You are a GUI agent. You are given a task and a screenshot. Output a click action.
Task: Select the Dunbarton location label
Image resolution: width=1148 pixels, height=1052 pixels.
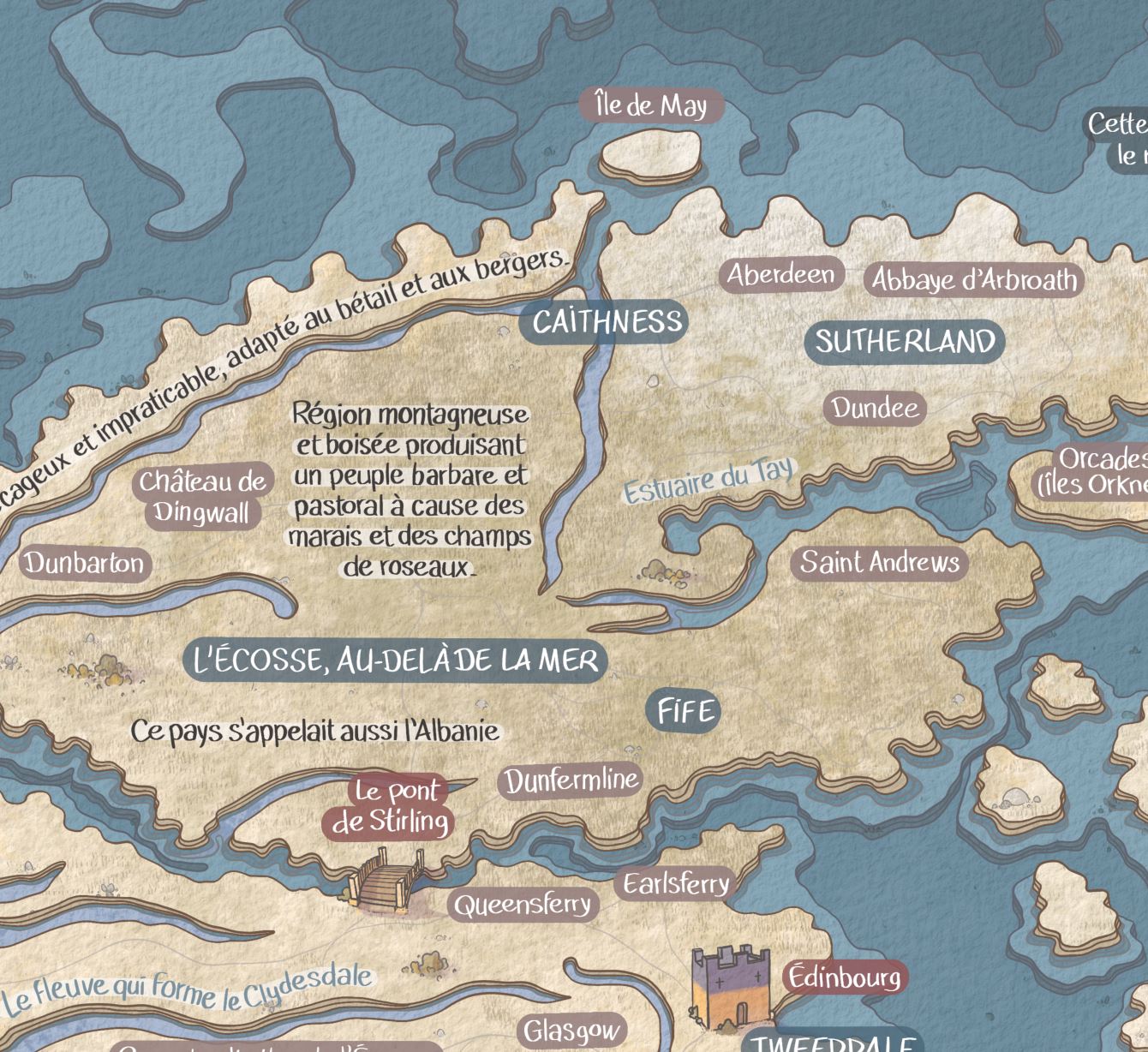pyautogui.click(x=84, y=563)
